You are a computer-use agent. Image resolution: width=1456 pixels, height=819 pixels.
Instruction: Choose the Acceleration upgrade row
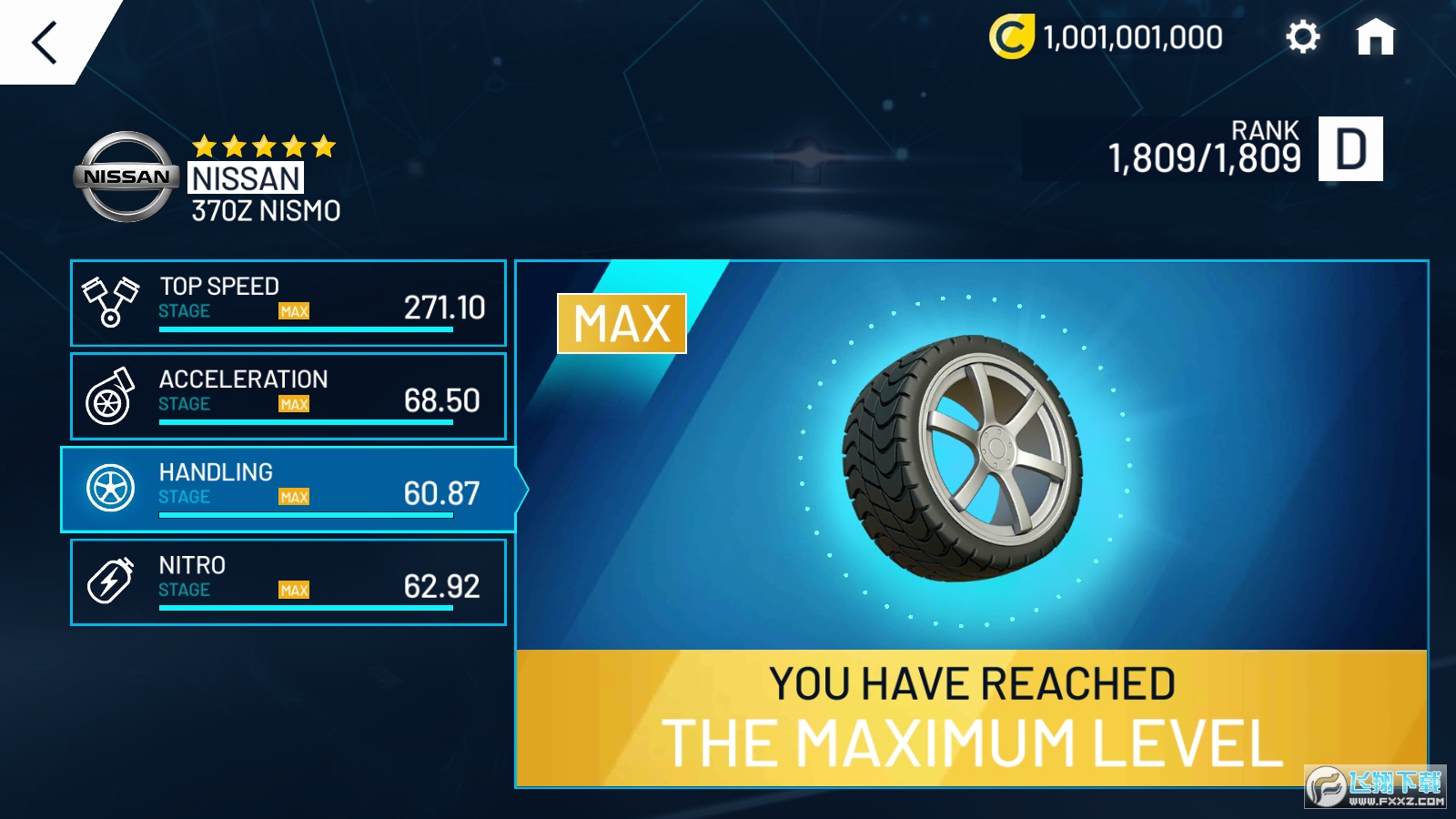tap(288, 397)
